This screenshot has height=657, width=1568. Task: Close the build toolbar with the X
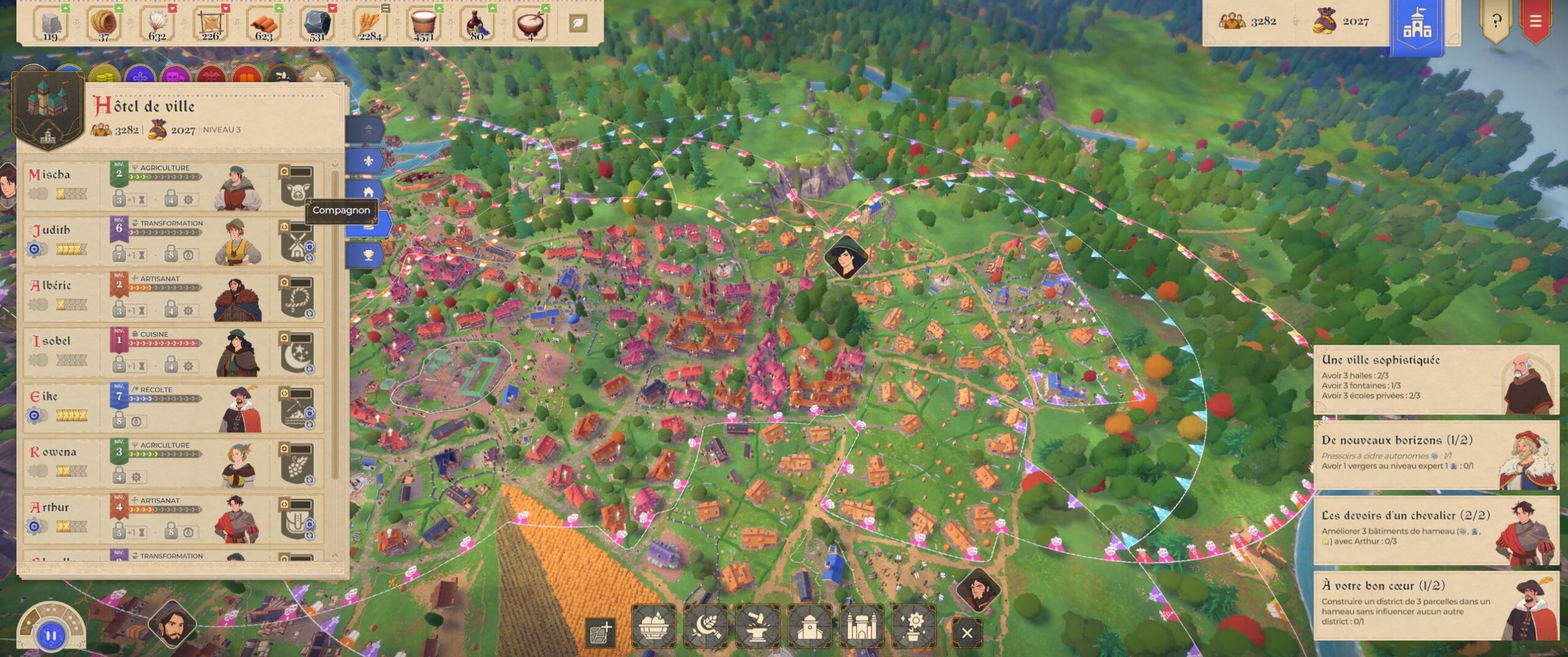click(967, 632)
